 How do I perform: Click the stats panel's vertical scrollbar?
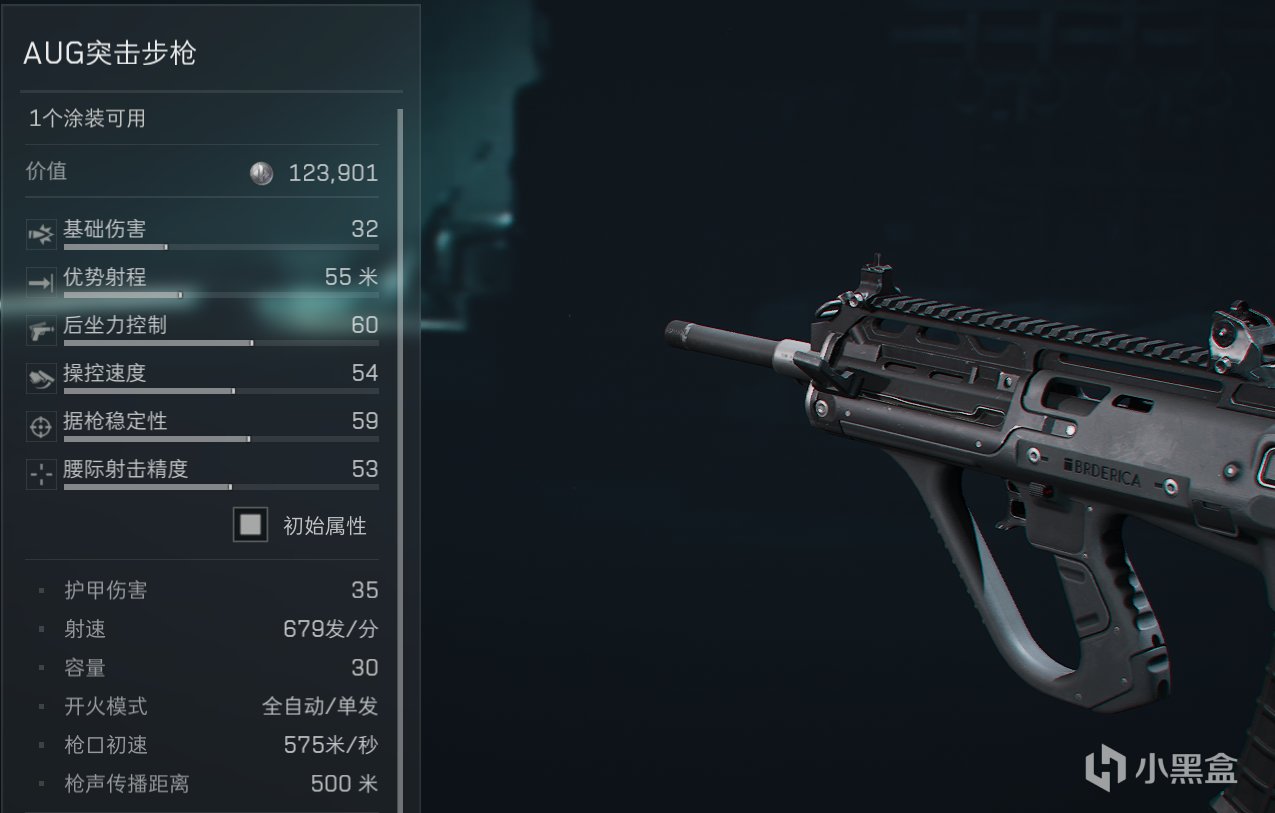(401, 400)
